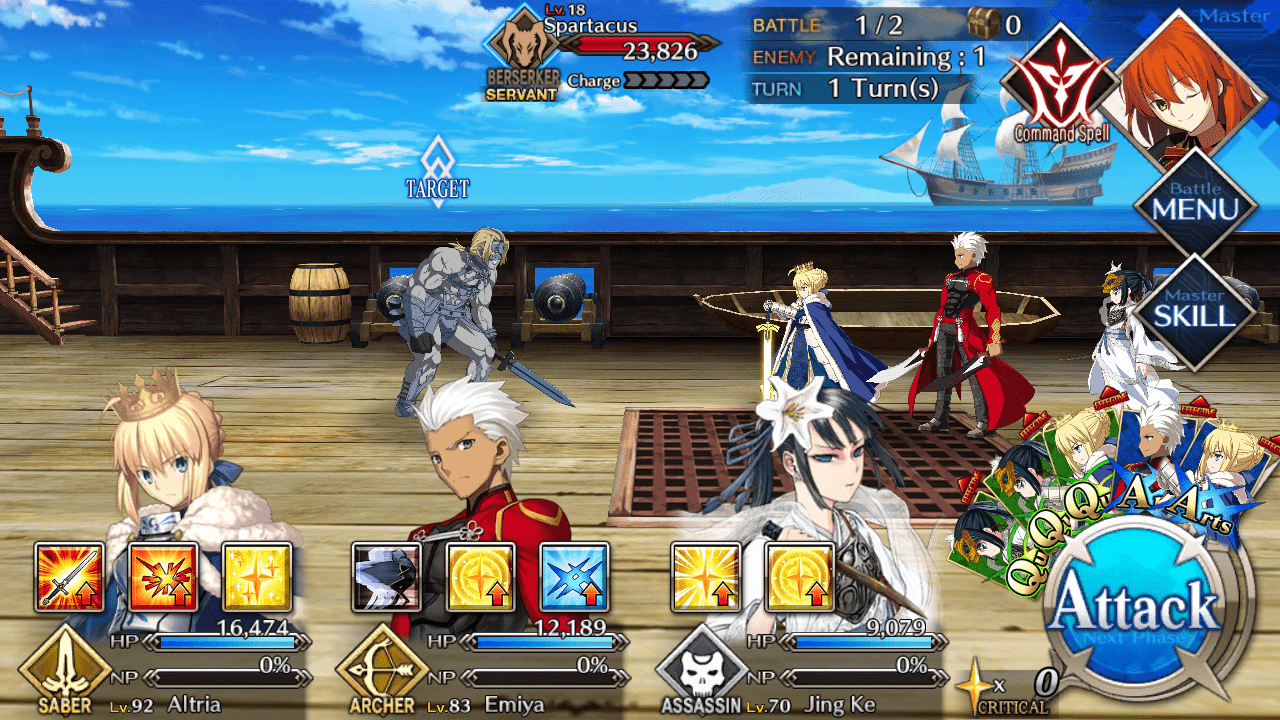The height and width of the screenshot is (720, 1280).
Task: Activate Emiya's golden target skill
Action: coord(480,577)
